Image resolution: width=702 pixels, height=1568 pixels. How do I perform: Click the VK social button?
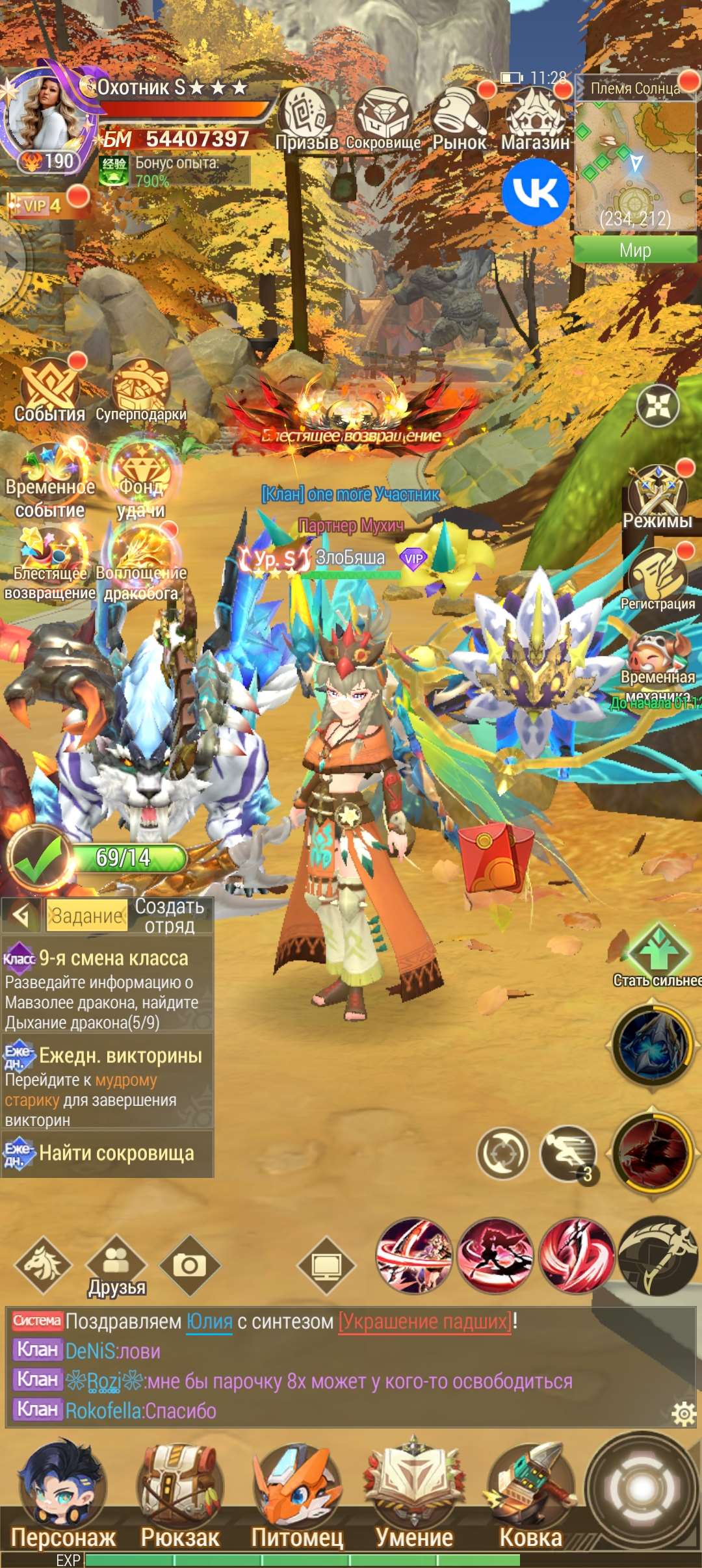coord(535,192)
